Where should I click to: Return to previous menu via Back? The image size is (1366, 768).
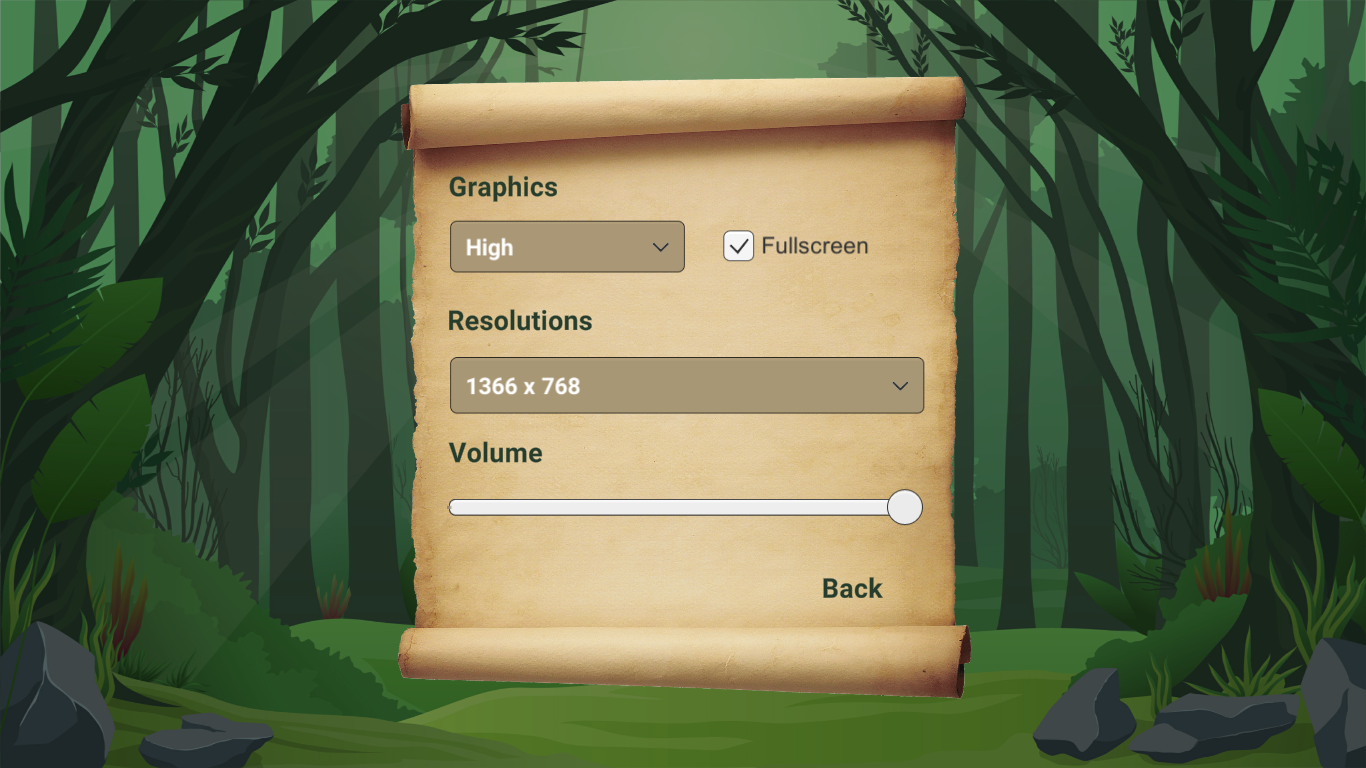click(x=851, y=588)
